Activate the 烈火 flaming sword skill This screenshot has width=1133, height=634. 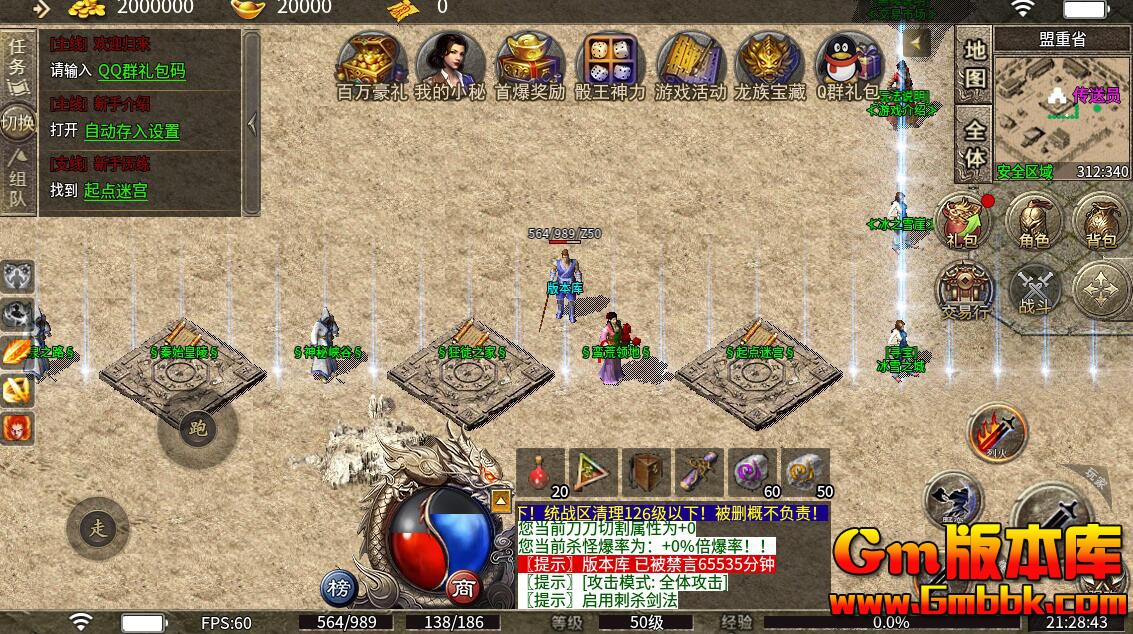point(996,435)
